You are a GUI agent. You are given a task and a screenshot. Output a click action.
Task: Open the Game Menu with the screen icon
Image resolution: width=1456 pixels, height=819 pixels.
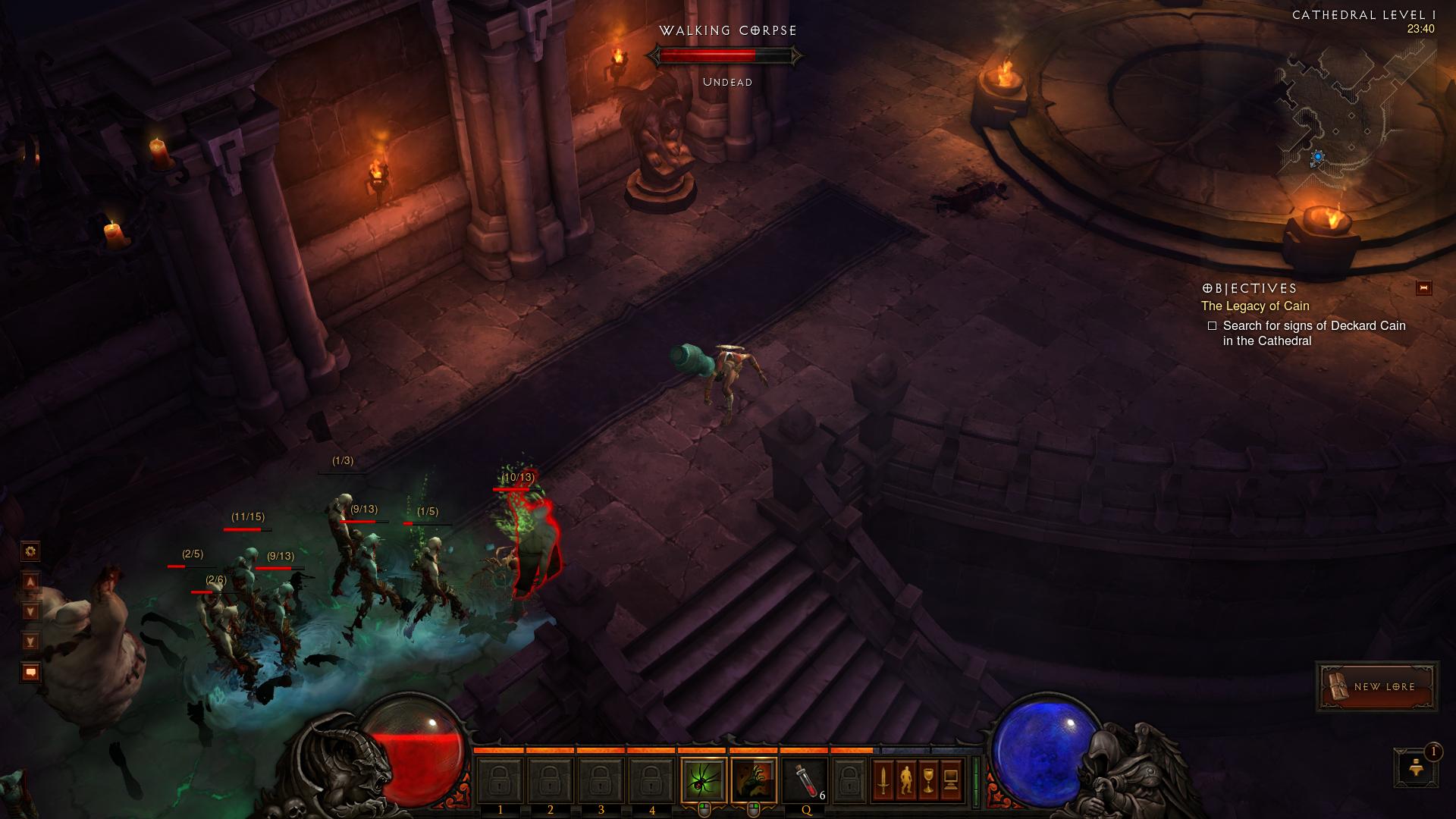[952, 781]
